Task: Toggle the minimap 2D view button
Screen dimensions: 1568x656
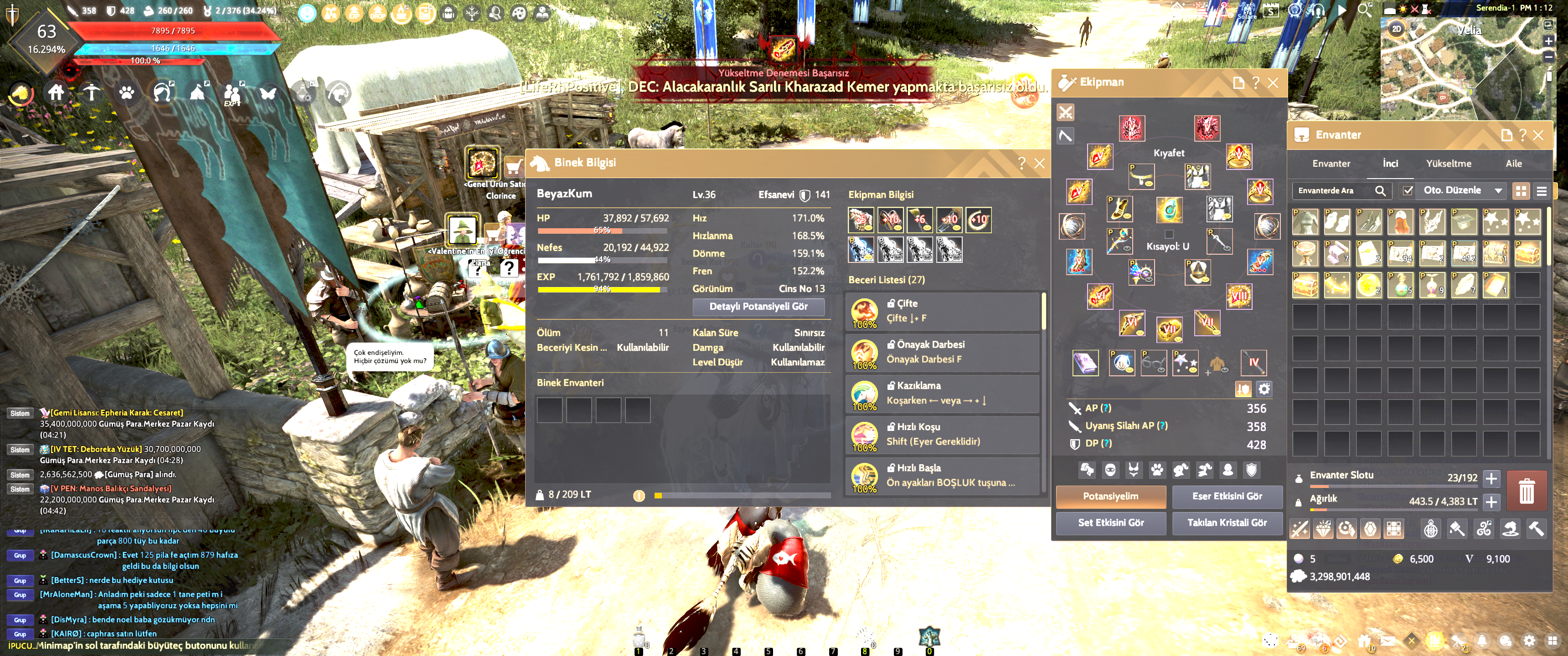Action: click(1396, 29)
